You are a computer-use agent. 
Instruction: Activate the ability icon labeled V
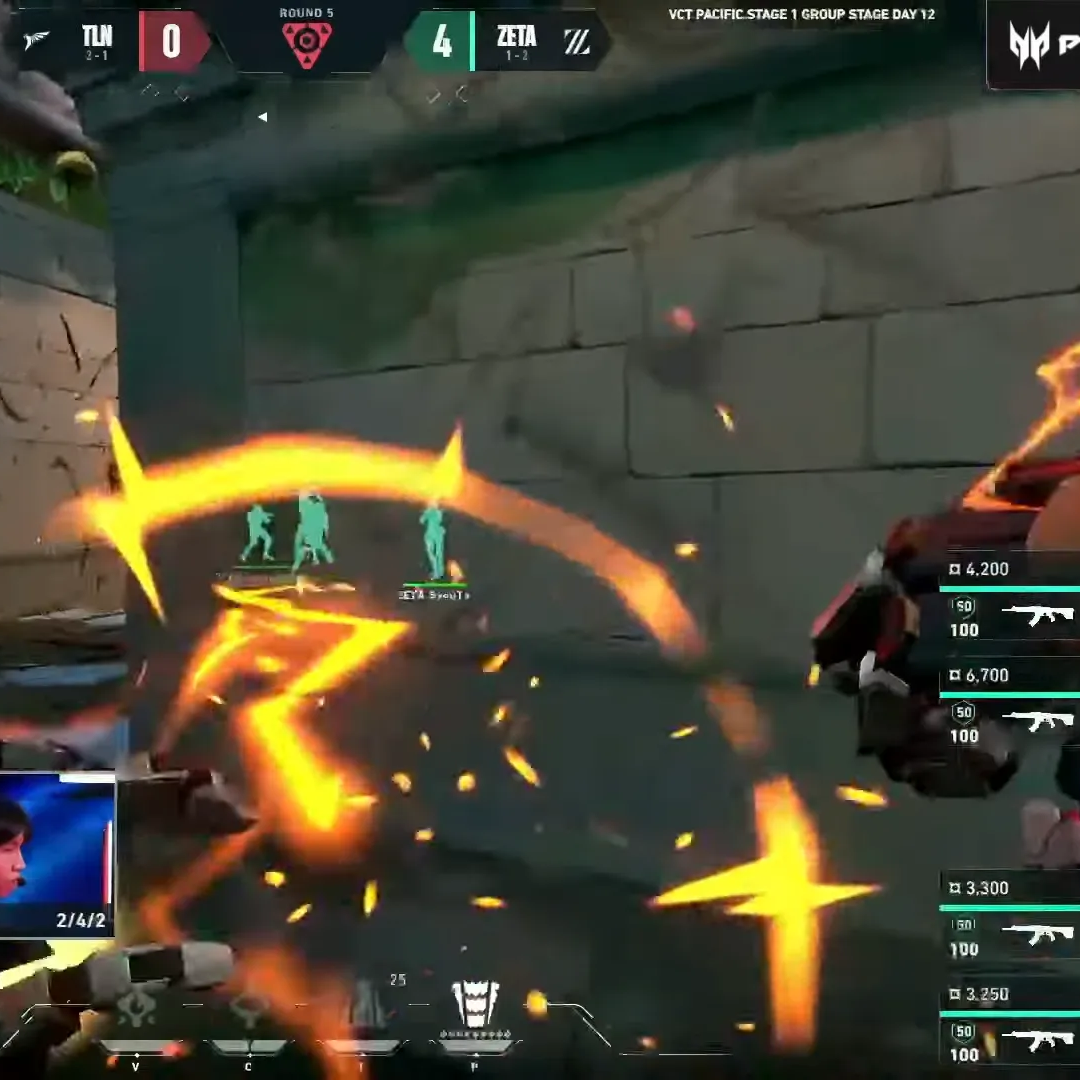[x=136, y=1010]
